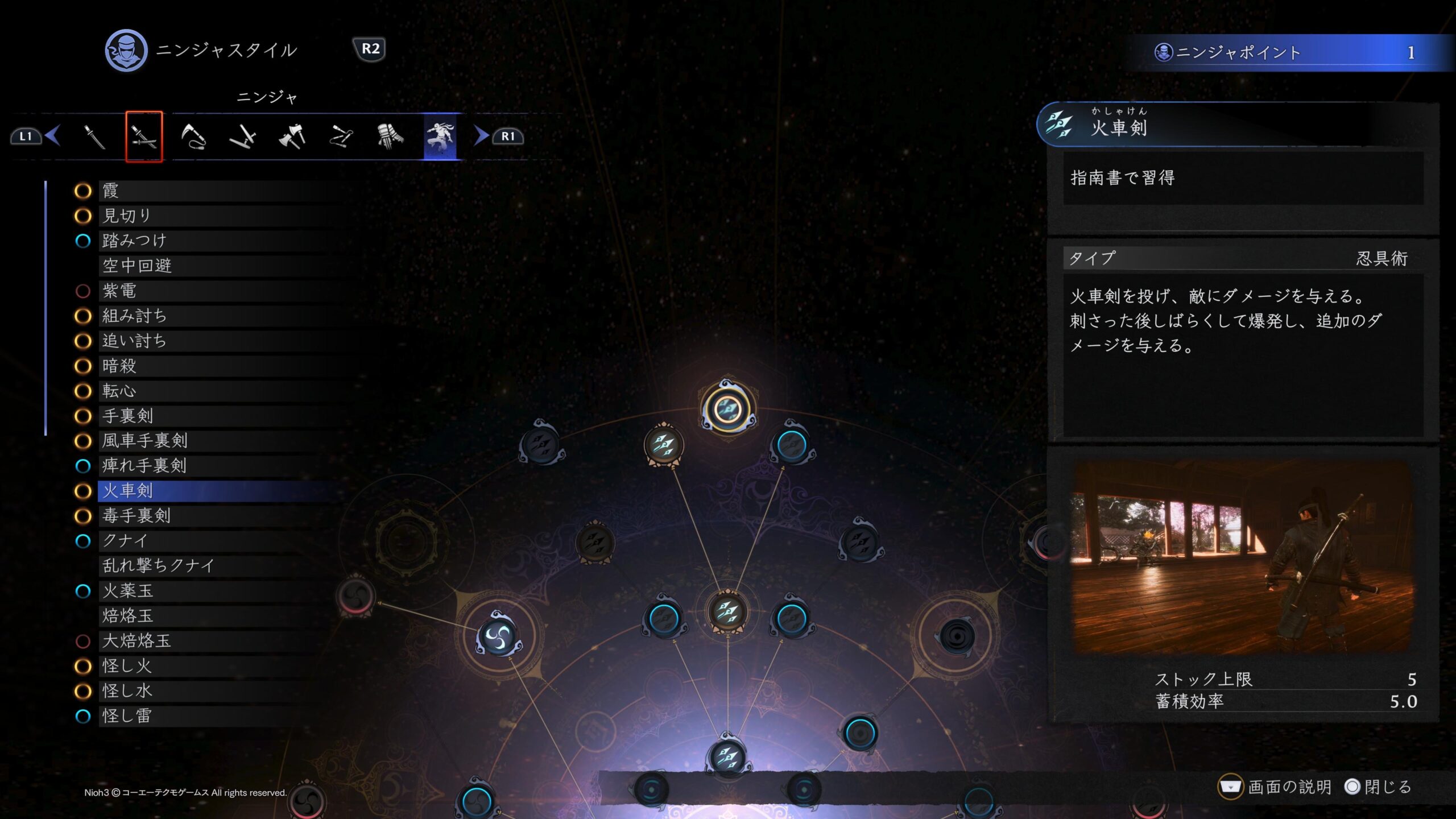This screenshot has height=819, width=1456.
Task: Choose the 踏みつけ skill entry
Action: pos(134,241)
